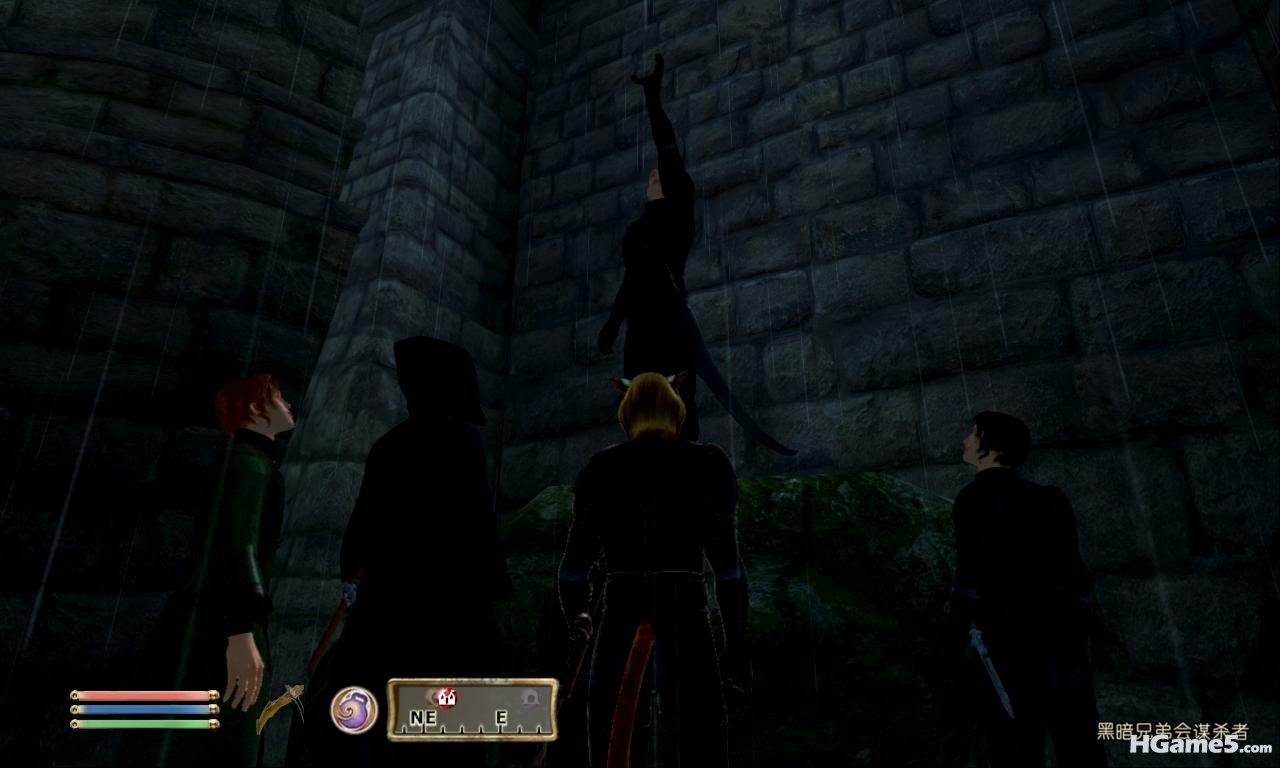Click the compass bar showing NE and E
The image size is (1280, 768).
[x=472, y=710]
